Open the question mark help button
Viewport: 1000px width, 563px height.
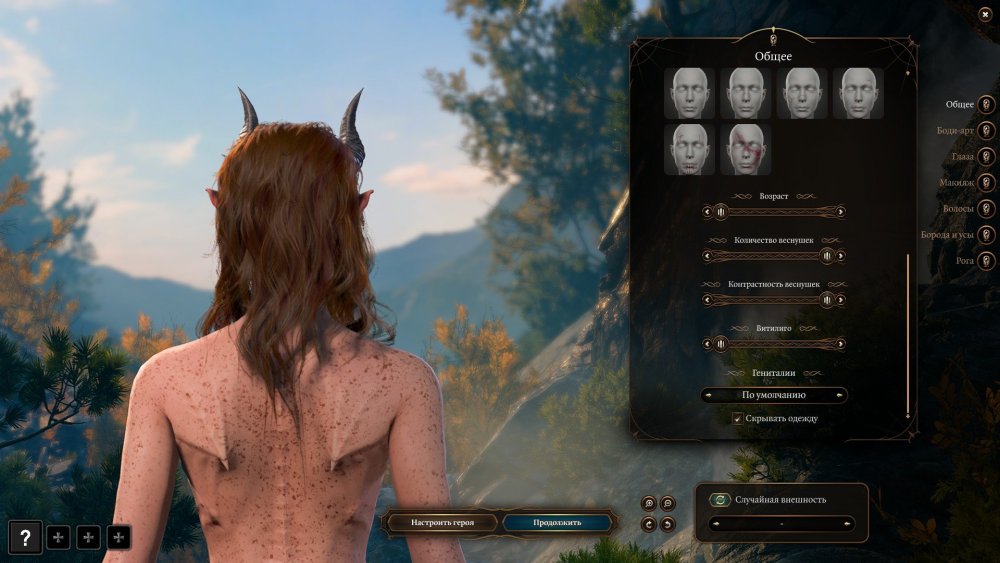pos(26,538)
